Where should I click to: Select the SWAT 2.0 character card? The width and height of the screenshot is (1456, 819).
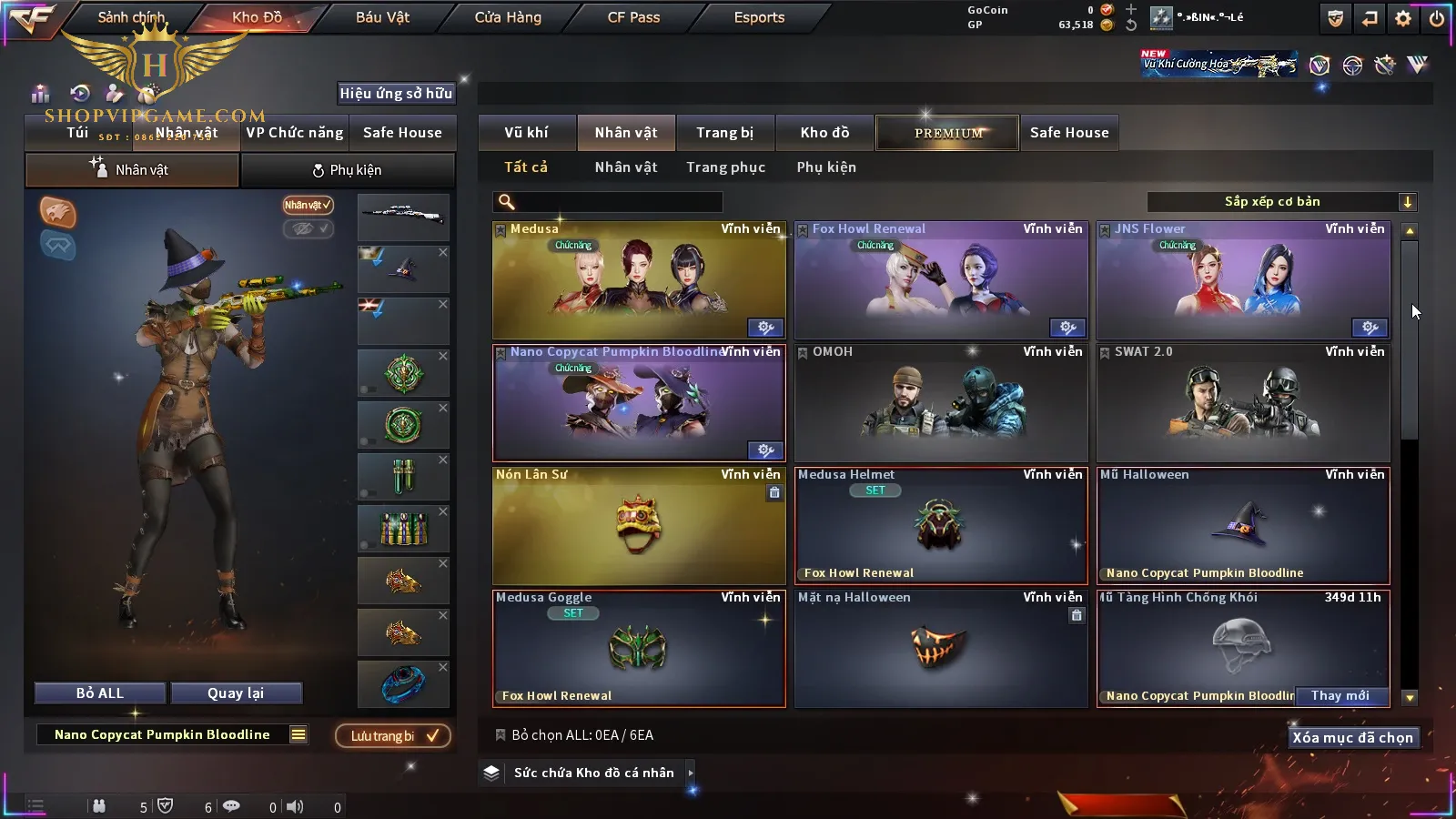(1242, 403)
